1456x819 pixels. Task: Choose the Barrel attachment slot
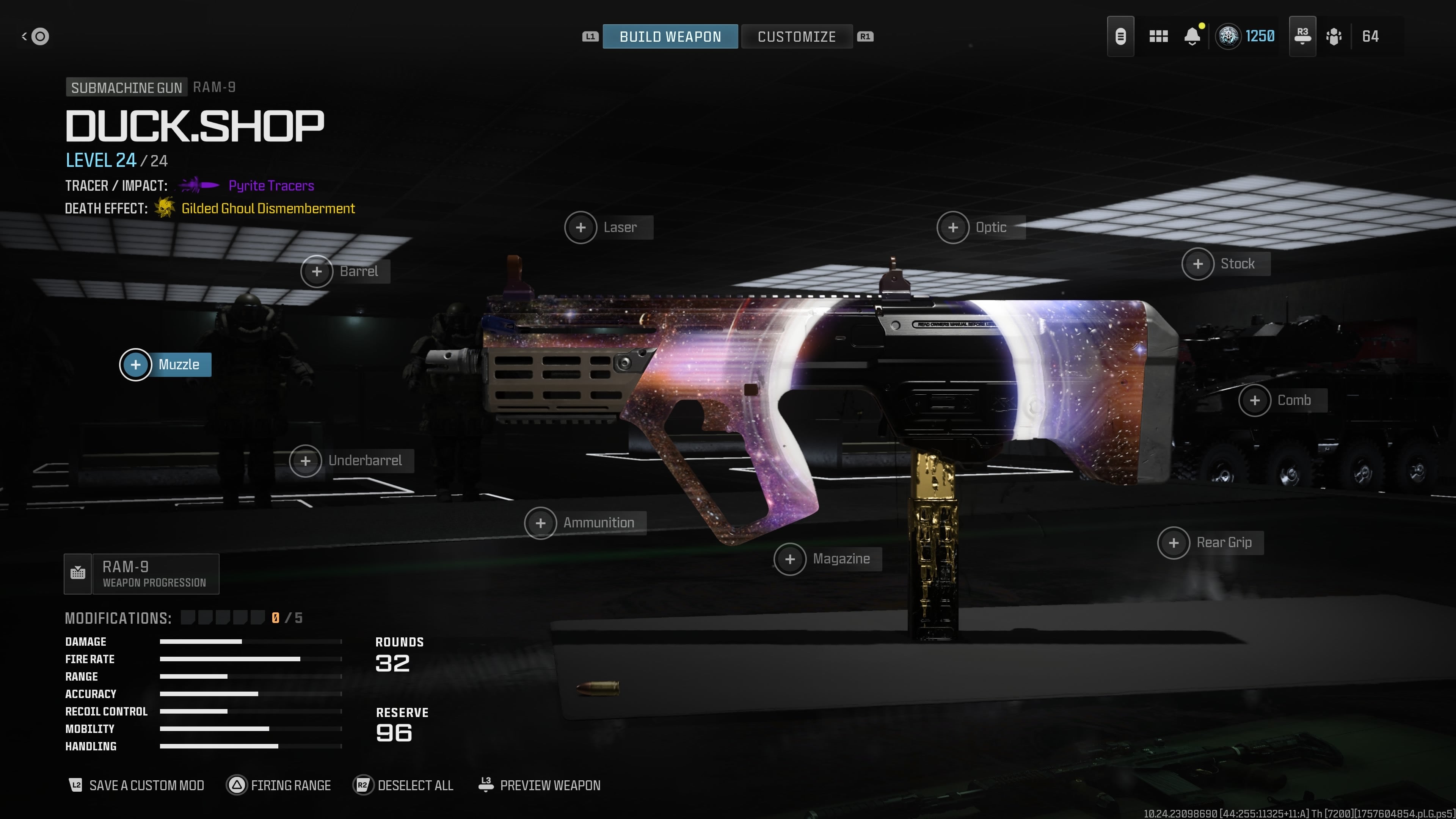pyautogui.click(x=345, y=271)
